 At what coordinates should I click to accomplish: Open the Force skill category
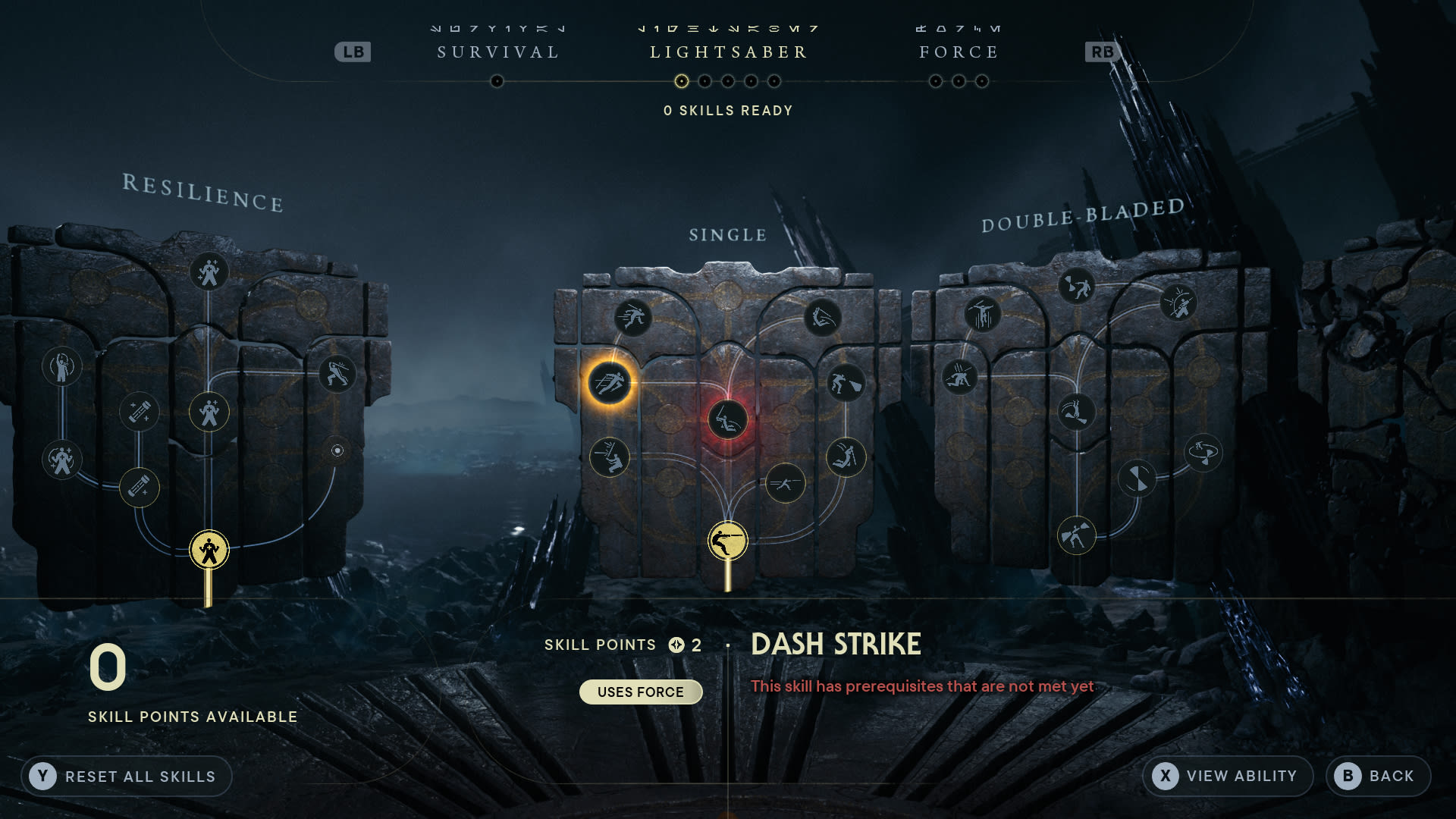click(959, 52)
